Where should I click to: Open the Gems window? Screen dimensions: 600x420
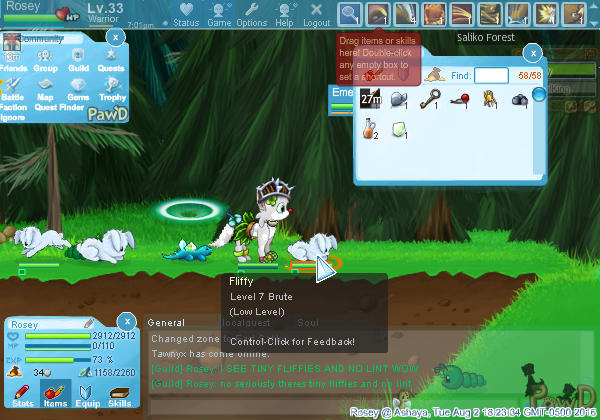79,93
